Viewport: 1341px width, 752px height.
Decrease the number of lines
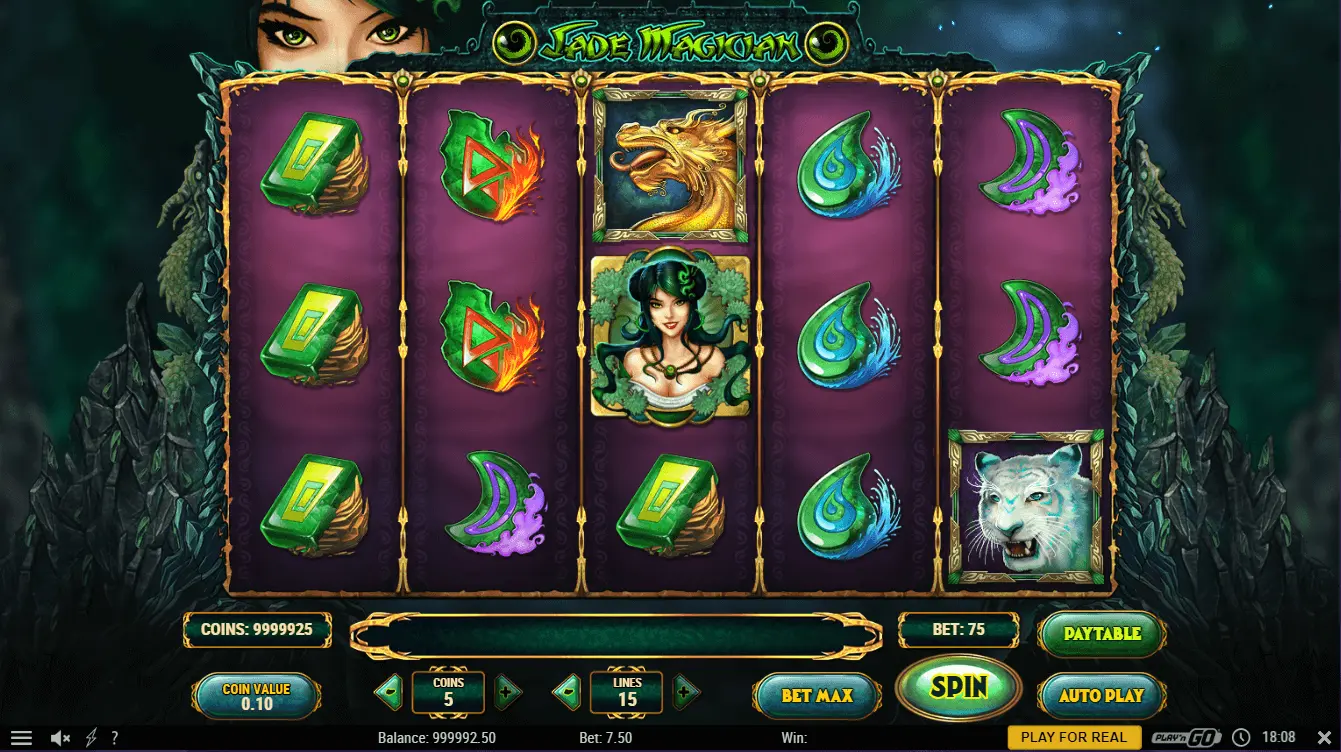pos(568,690)
